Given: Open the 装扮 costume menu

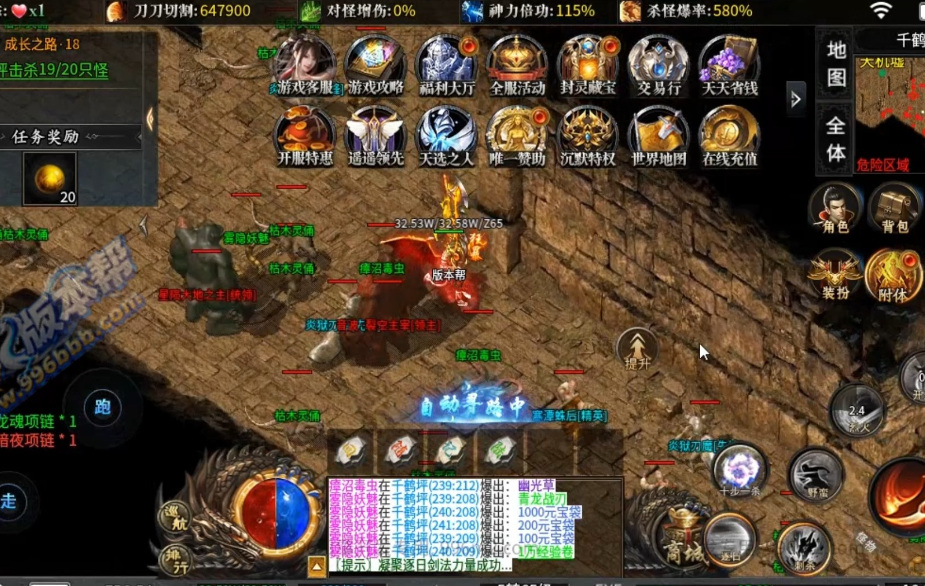Looking at the screenshot, I should point(835,276).
